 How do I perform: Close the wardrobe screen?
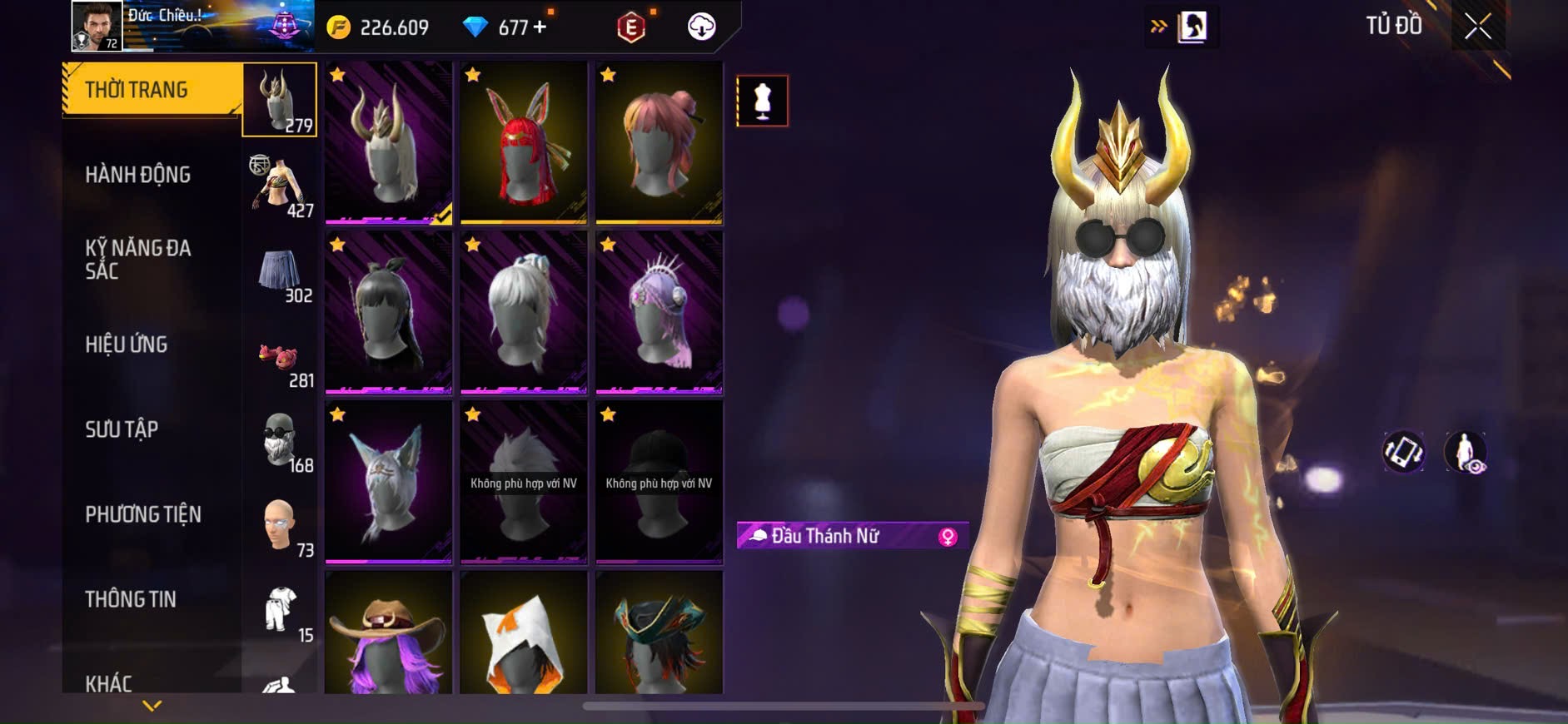tap(1477, 27)
